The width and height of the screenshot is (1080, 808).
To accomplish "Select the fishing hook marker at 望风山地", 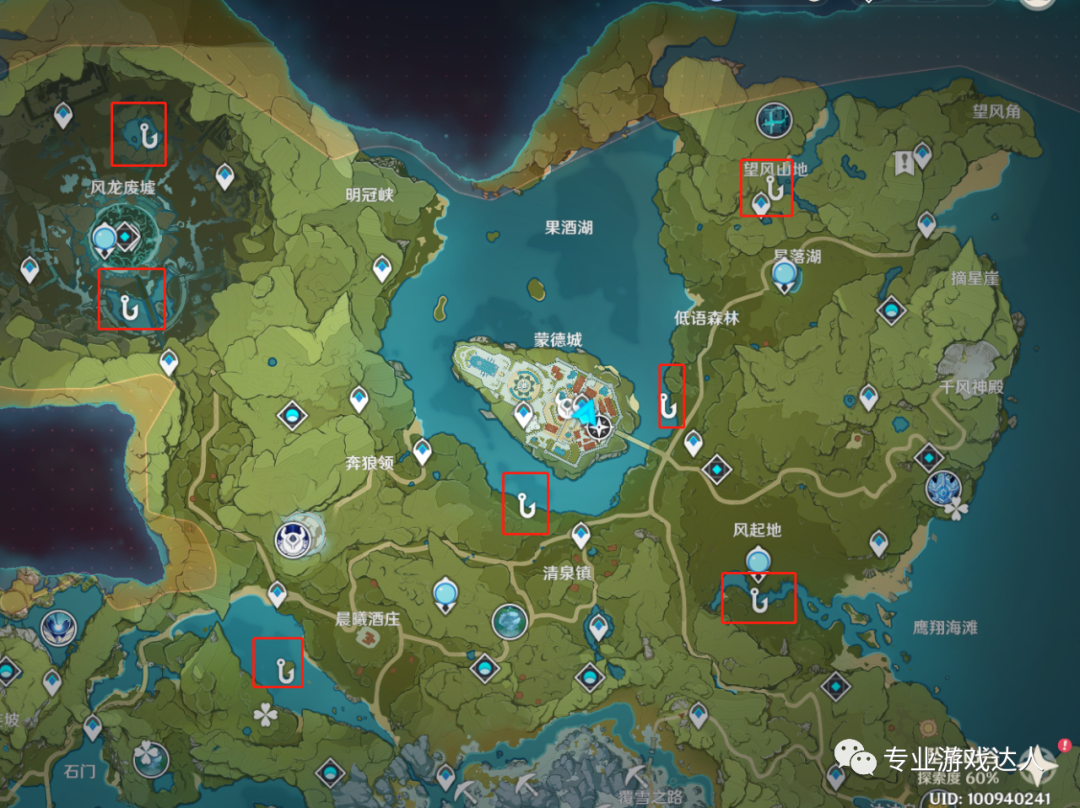I will [772, 186].
